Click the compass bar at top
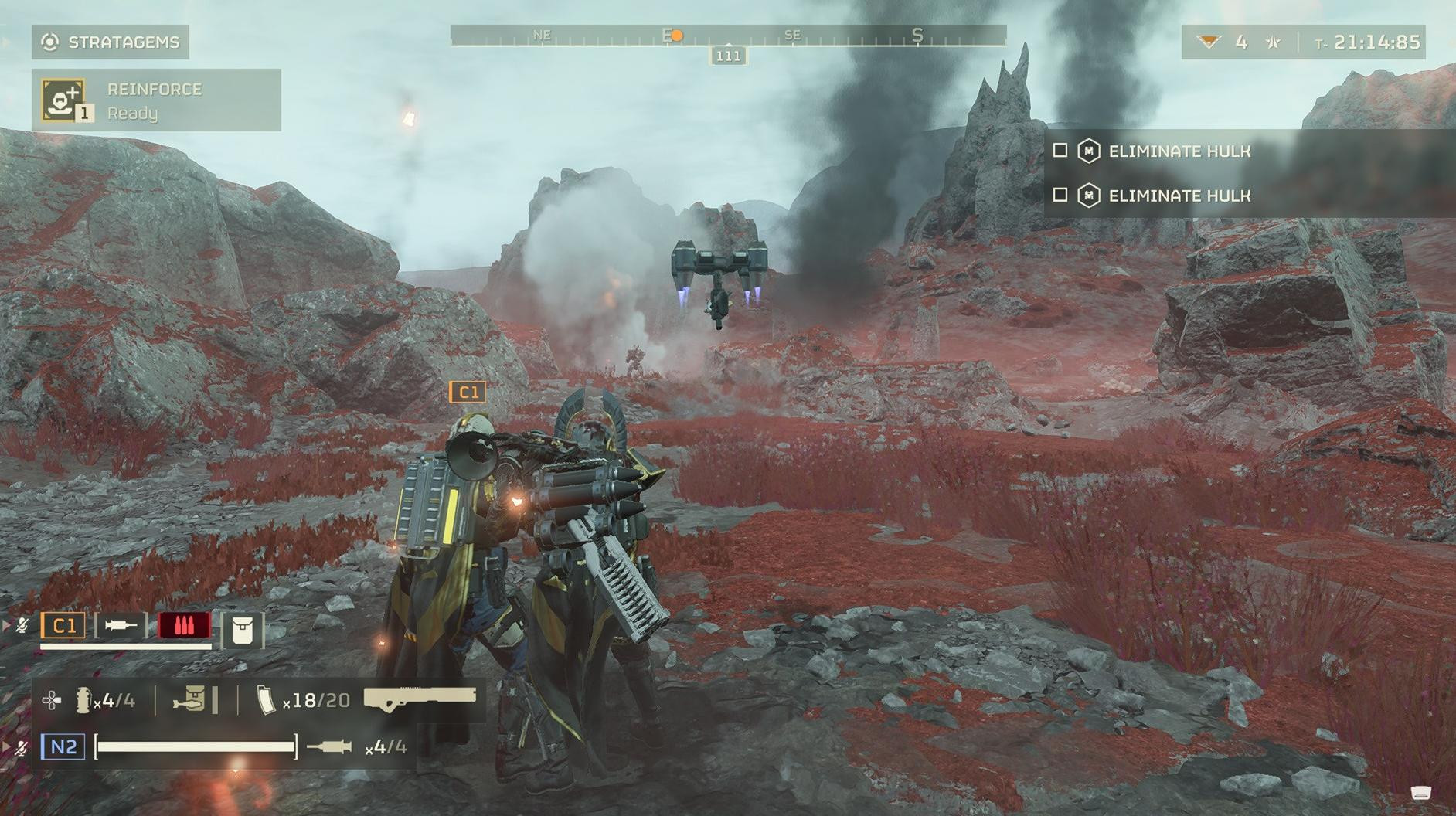Image resolution: width=1456 pixels, height=816 pixels. 727,36
